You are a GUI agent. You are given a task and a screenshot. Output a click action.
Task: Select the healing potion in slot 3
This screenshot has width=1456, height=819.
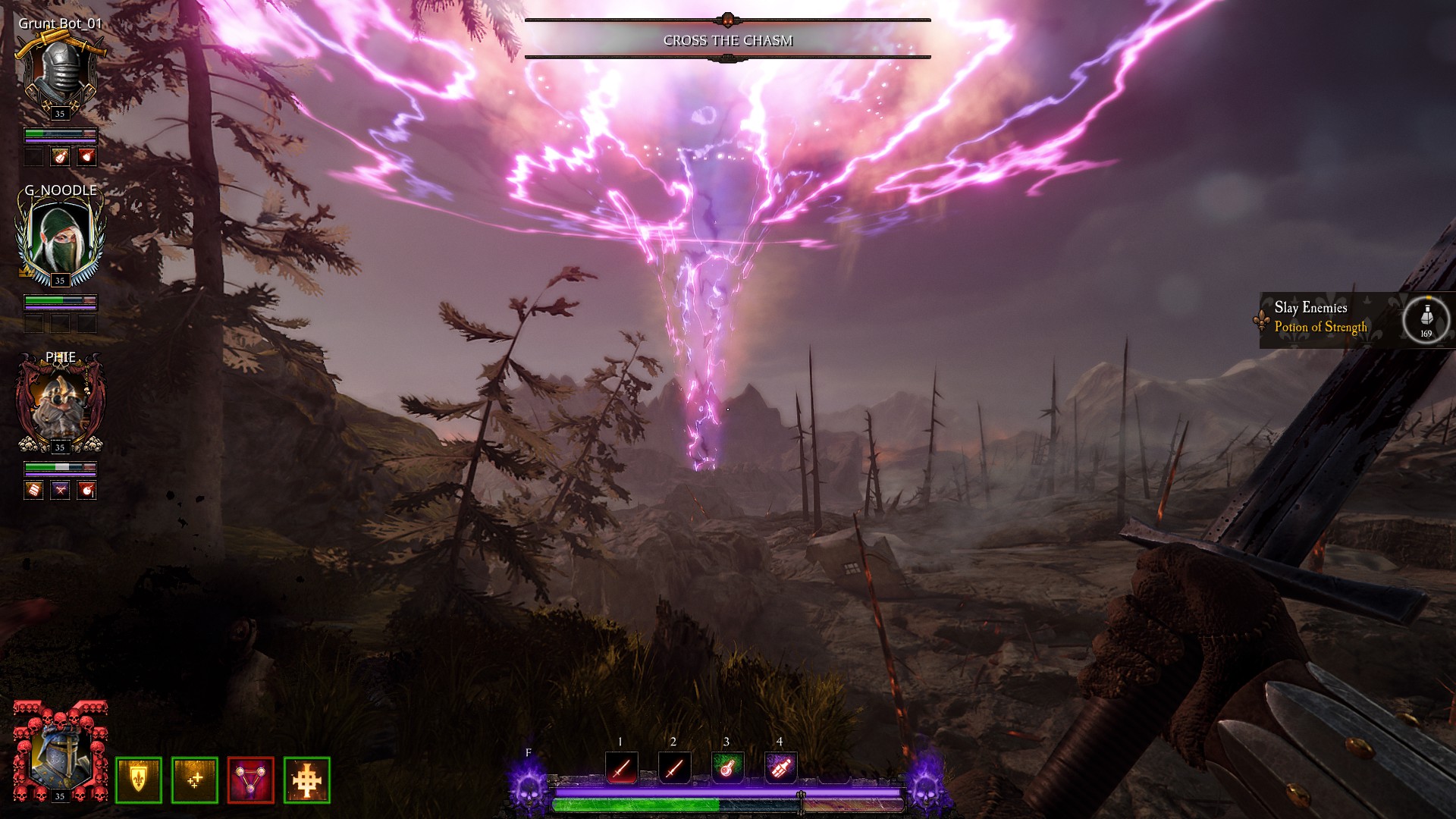(727, 767)
